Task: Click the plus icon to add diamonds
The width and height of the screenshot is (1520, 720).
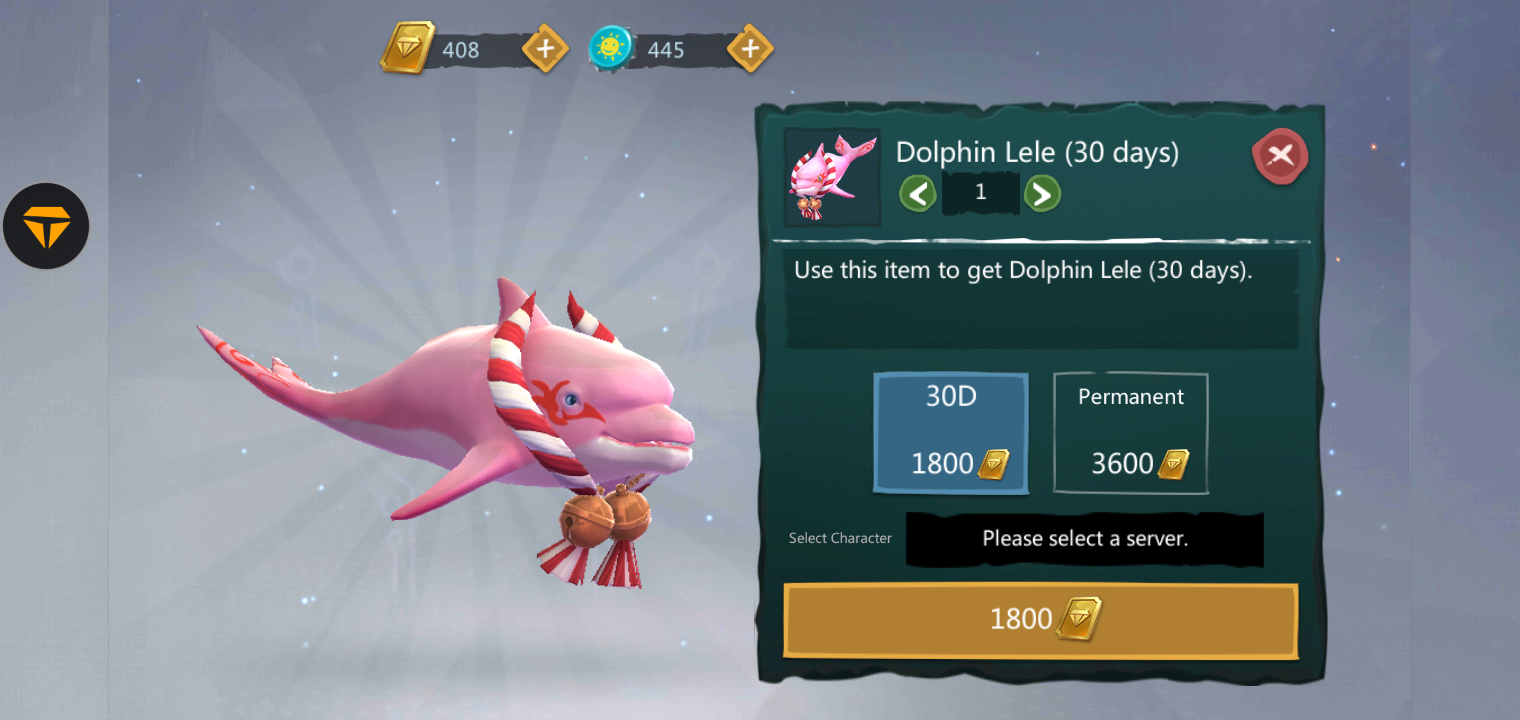Action: pyautogui.click(x=544, y=47)
